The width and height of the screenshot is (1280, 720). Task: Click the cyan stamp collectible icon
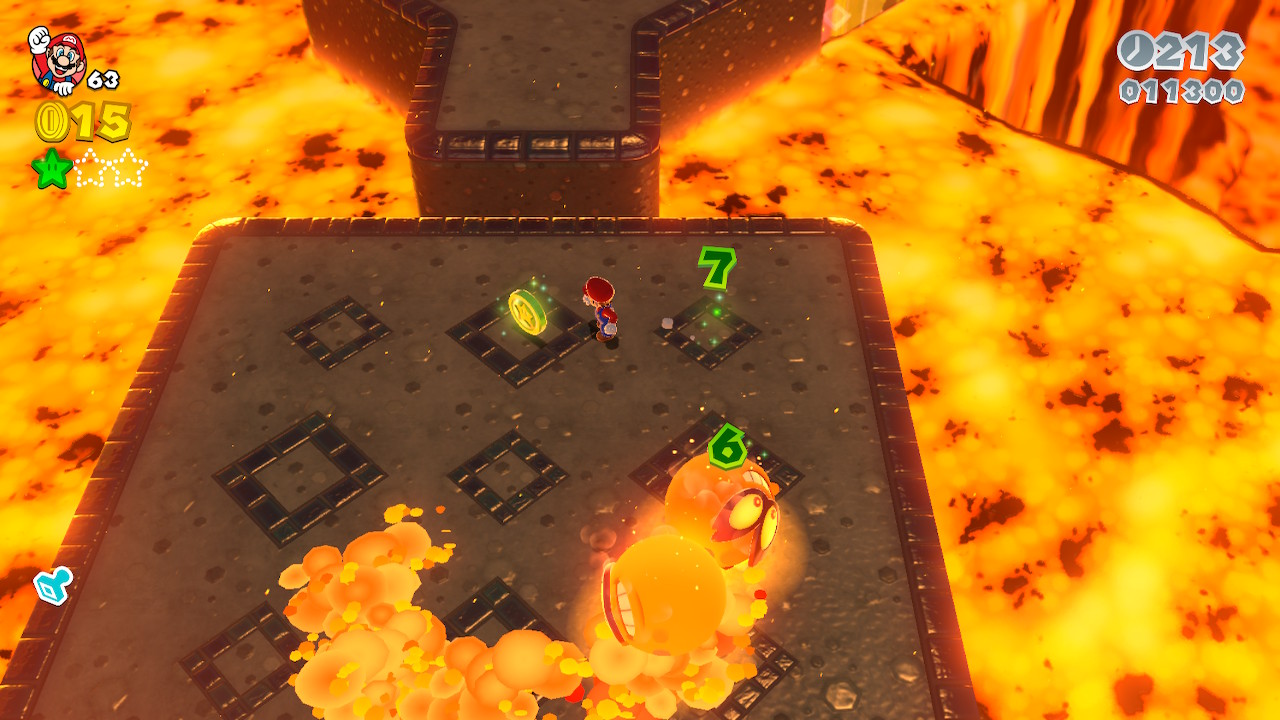(x=51, y=586)
